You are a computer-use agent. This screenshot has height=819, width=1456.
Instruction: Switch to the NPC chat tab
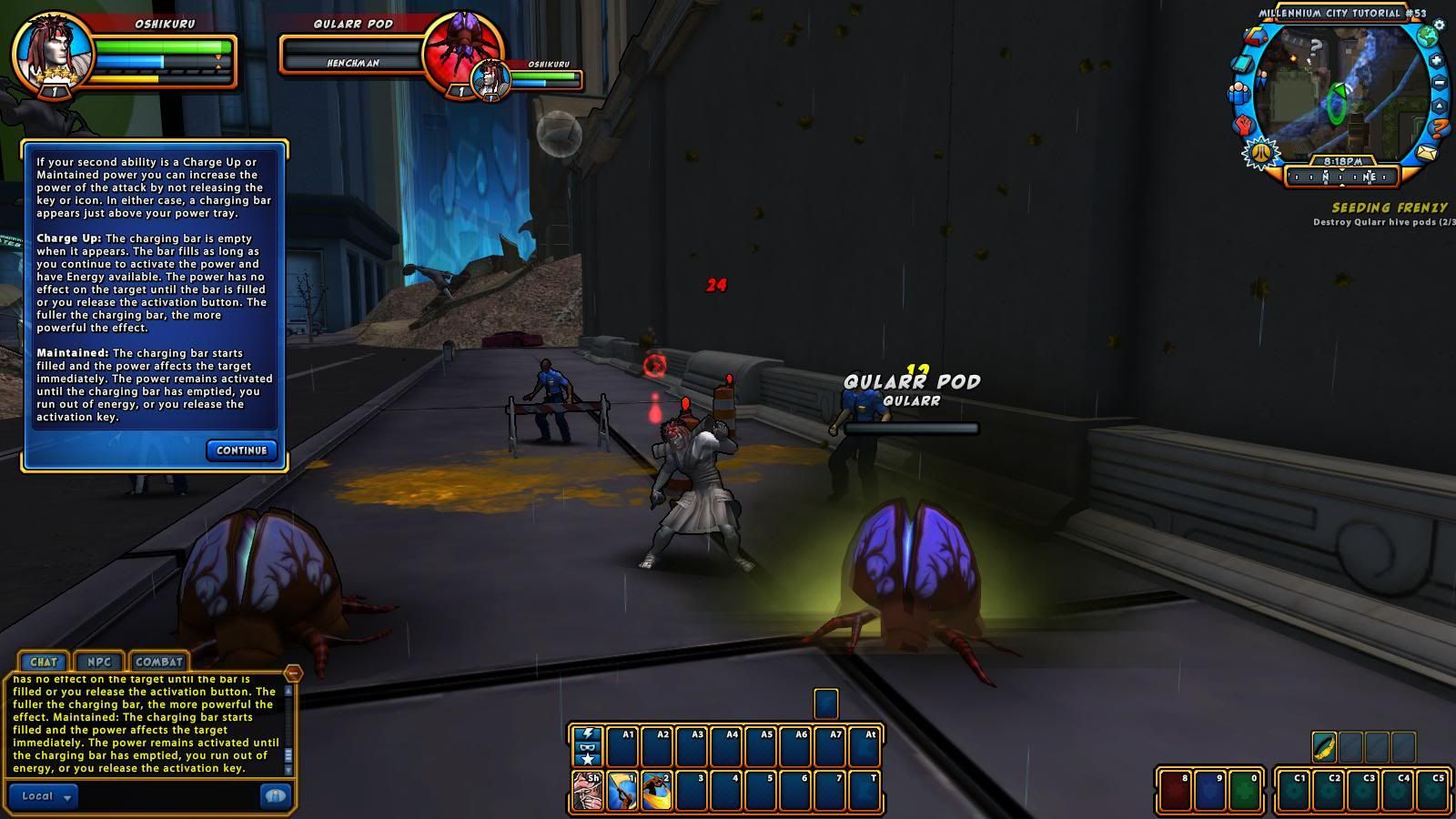(x=98, y=662)
